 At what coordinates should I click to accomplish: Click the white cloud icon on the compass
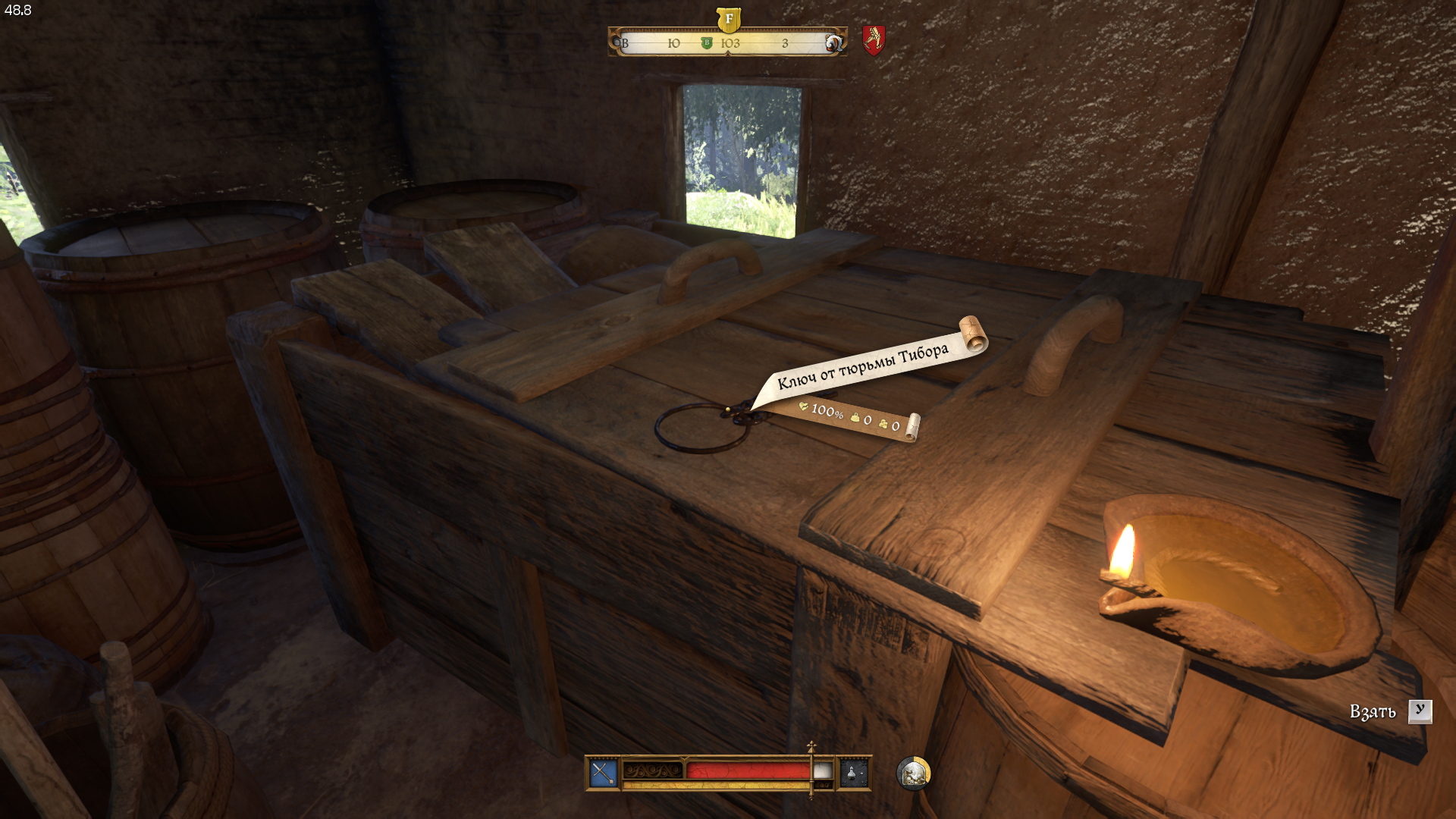point(833,43)
